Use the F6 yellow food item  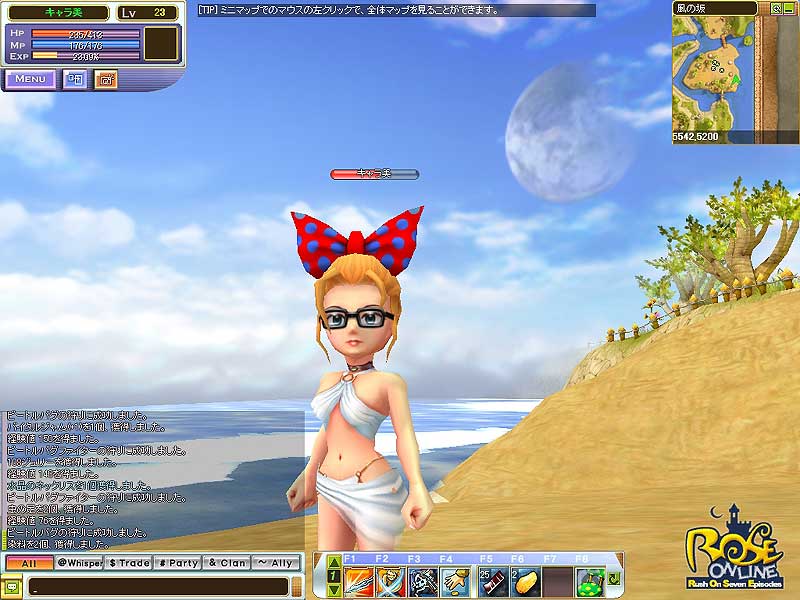(x=525, y=581)
